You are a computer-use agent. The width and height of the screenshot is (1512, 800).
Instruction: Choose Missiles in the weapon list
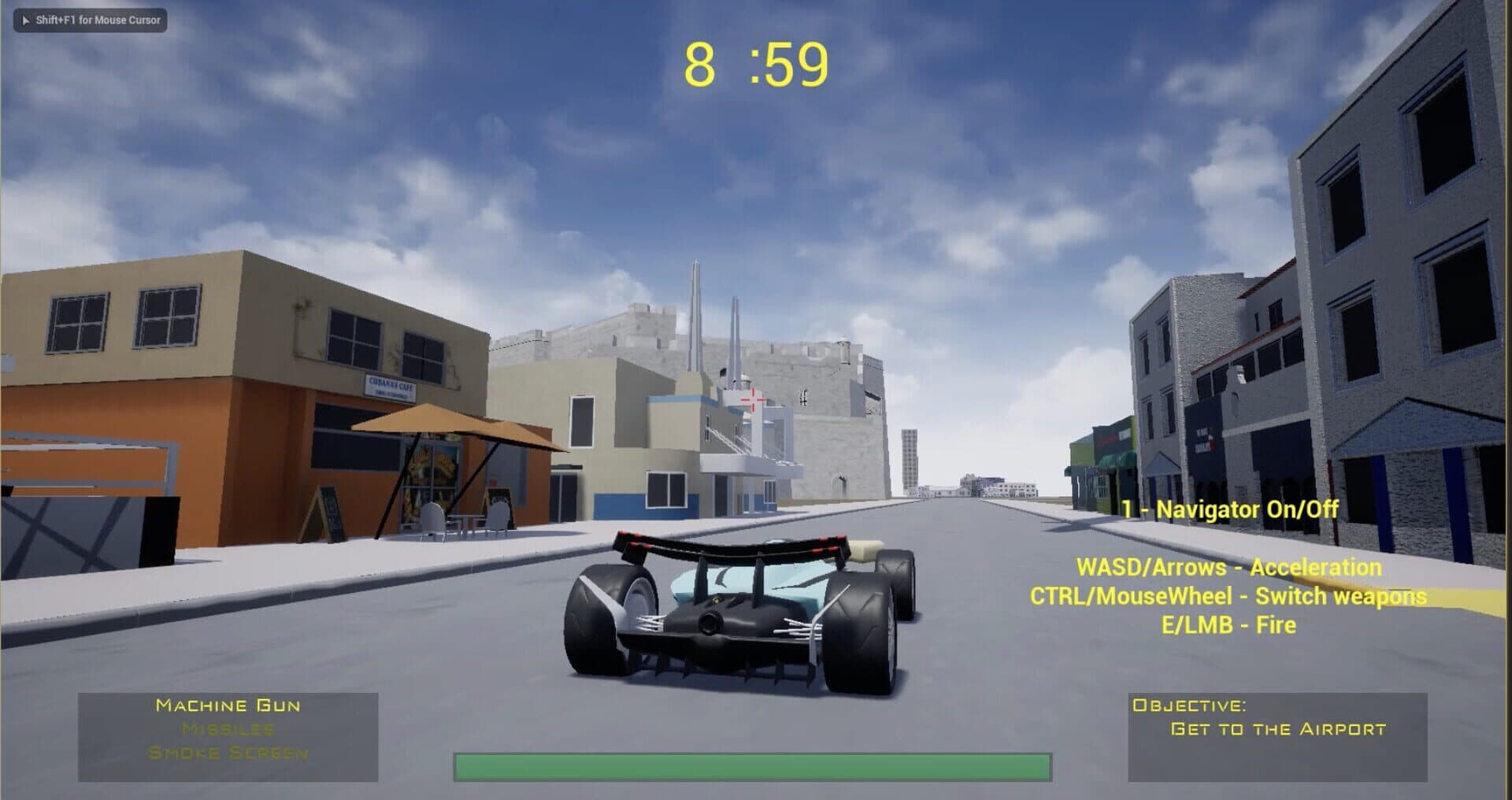(x=228, y=729)
